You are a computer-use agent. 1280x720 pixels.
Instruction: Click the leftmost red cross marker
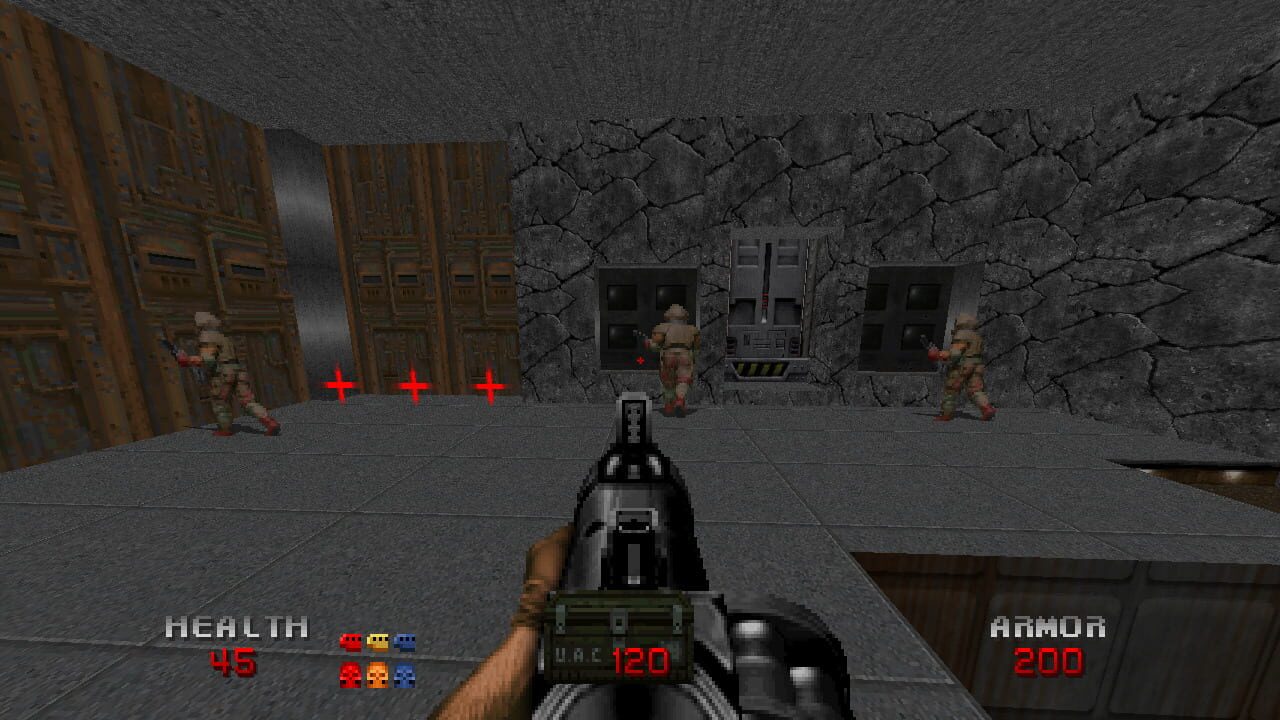pos(339,384)
